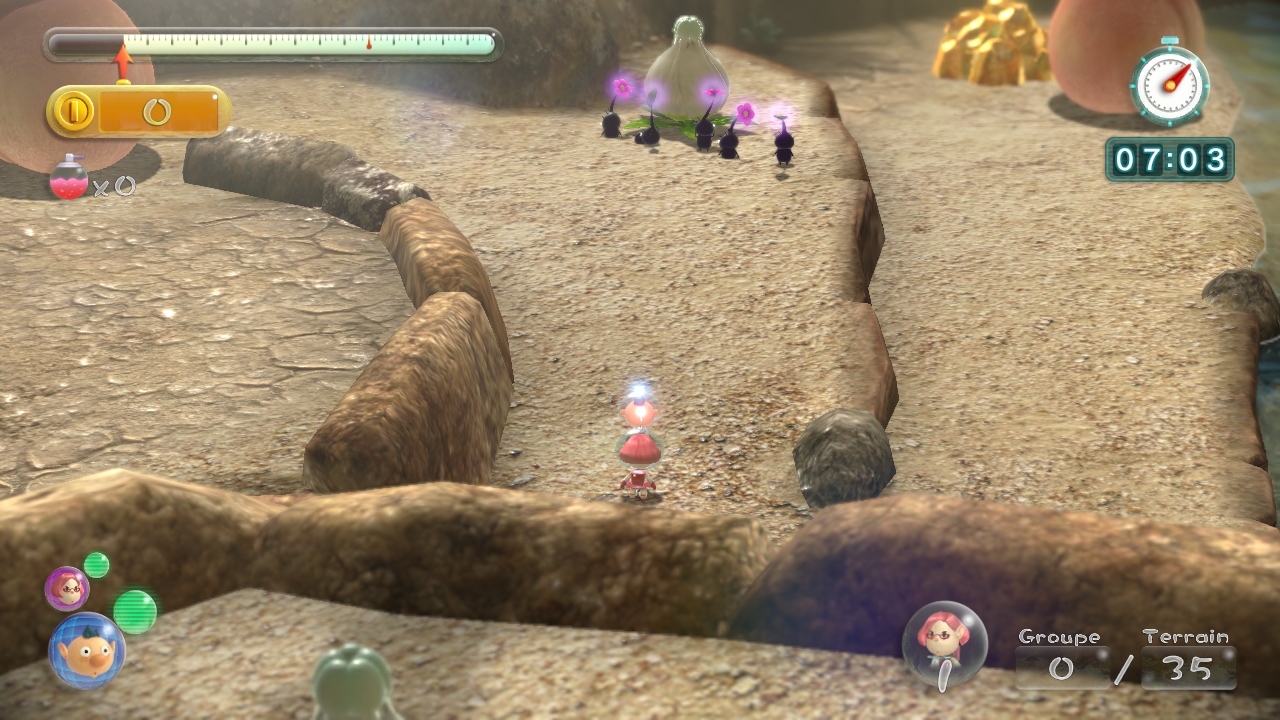Select Alph's portrait in the blue bubble
The height and width of the screenshot is (720, 1280).
[86, 651]
